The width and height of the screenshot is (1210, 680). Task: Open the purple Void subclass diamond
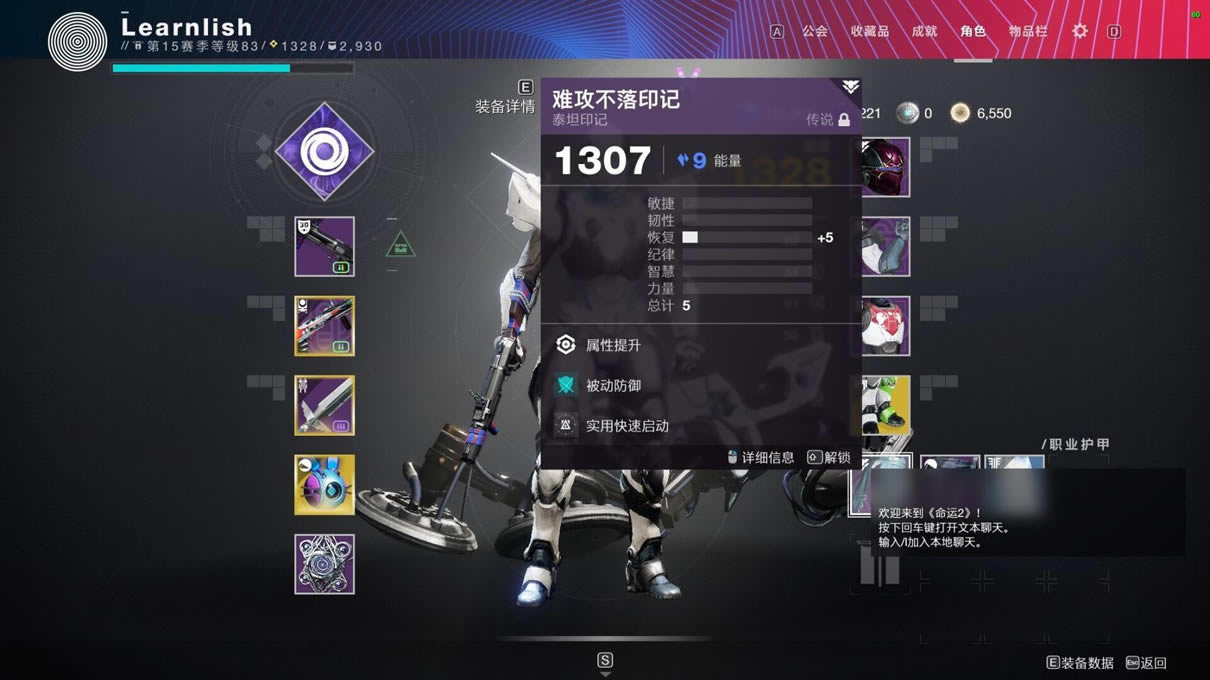(x=324, y=152)
